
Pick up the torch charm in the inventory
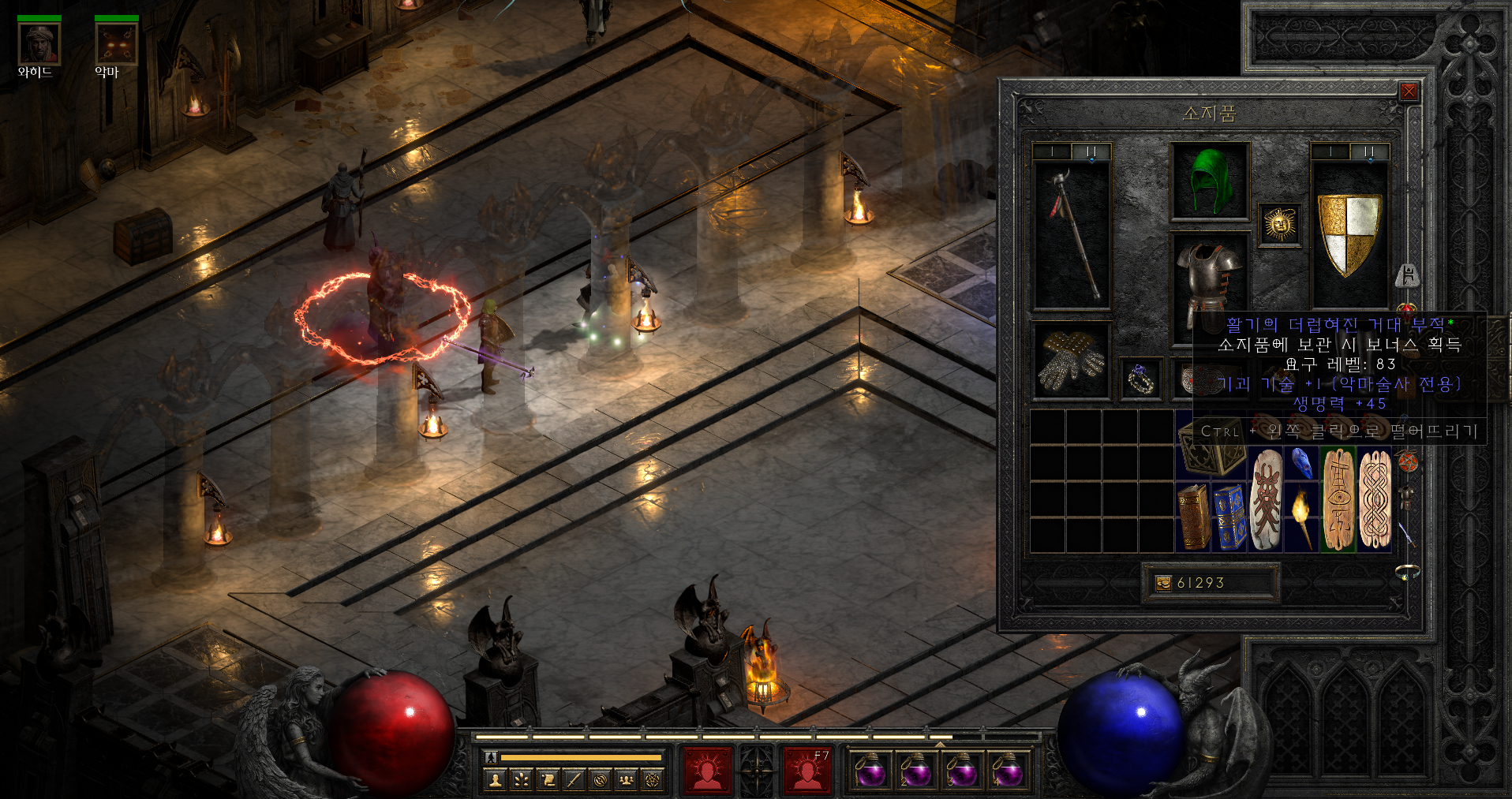click(x=1301, y=517)
